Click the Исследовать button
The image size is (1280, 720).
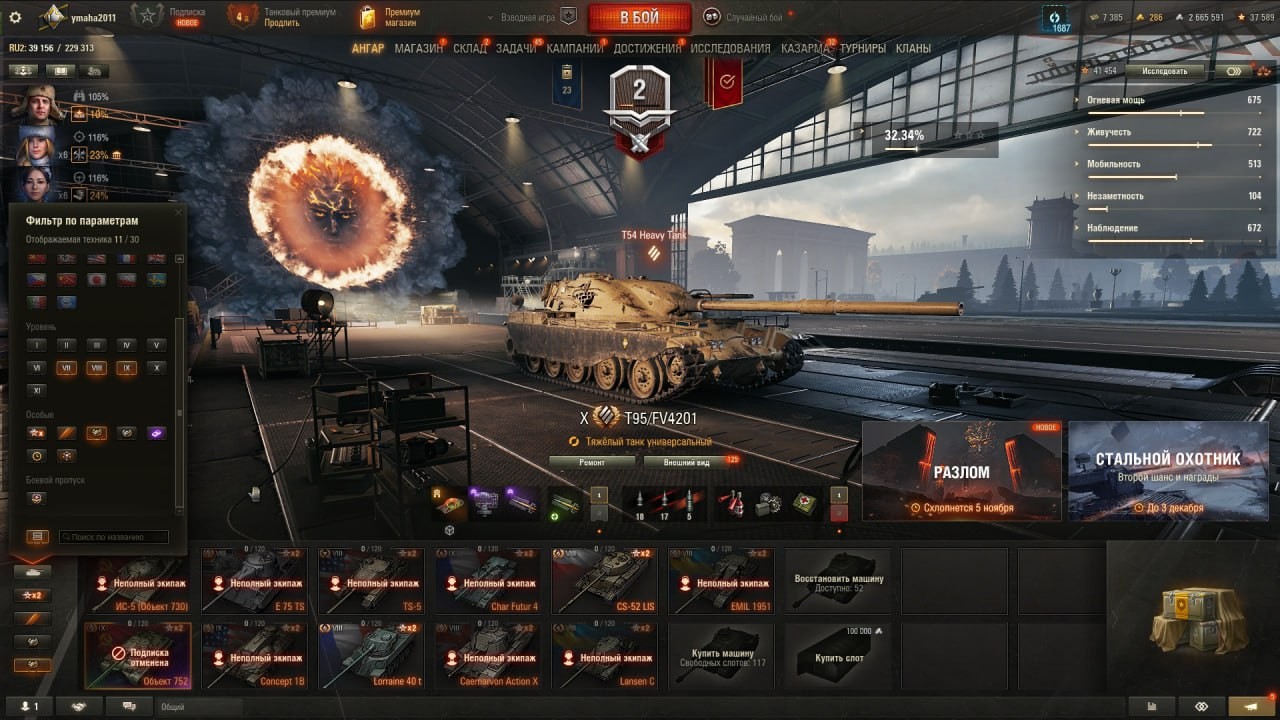coord(1164,71)
